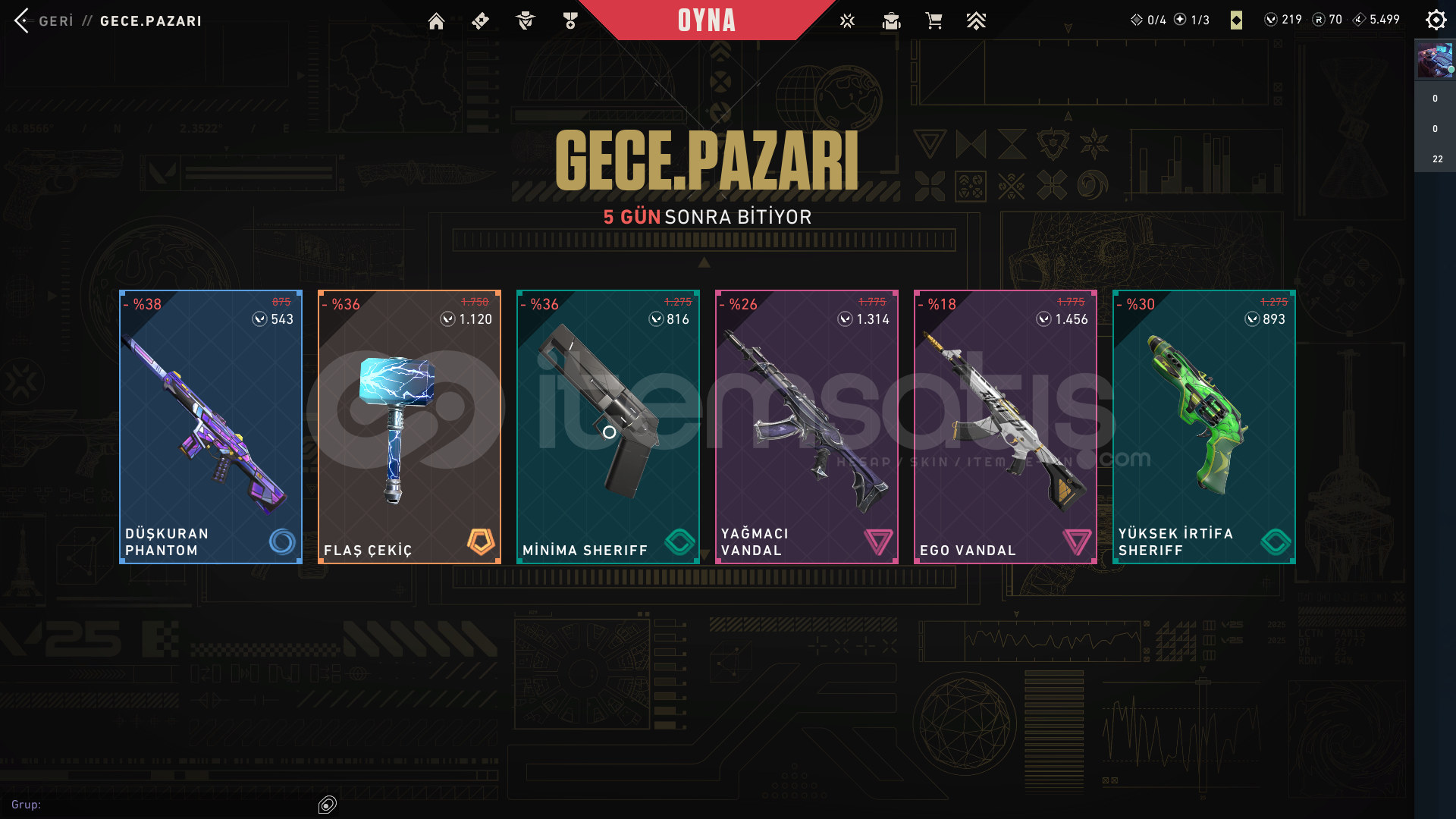Image resolution: width=1456 pixels, height=819 pixels.
Task: Select the Ego Vandal offer card
Action: [x=1006, y=426]
